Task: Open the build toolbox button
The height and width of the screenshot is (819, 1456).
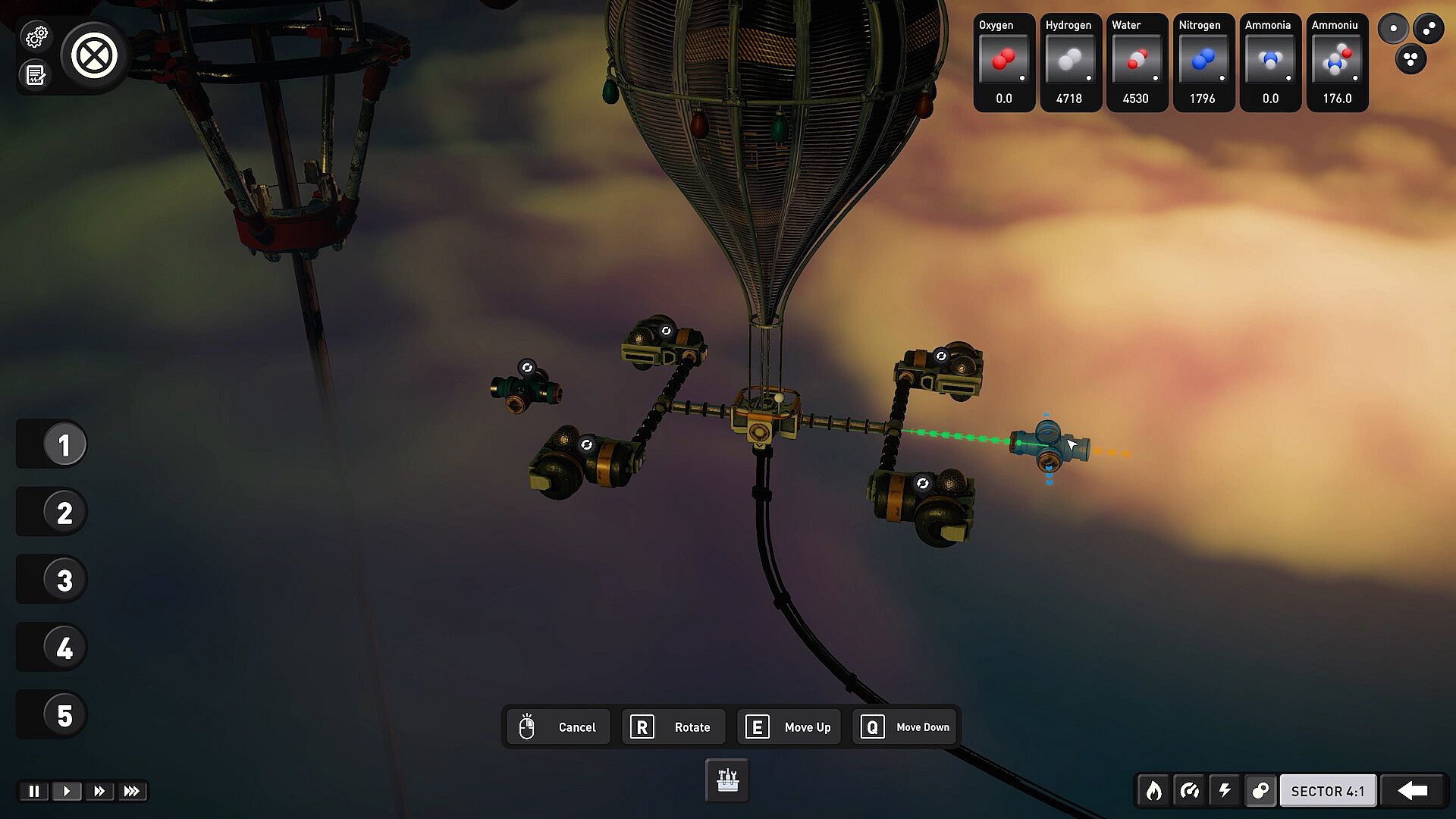Action: (x=727, y=780)
